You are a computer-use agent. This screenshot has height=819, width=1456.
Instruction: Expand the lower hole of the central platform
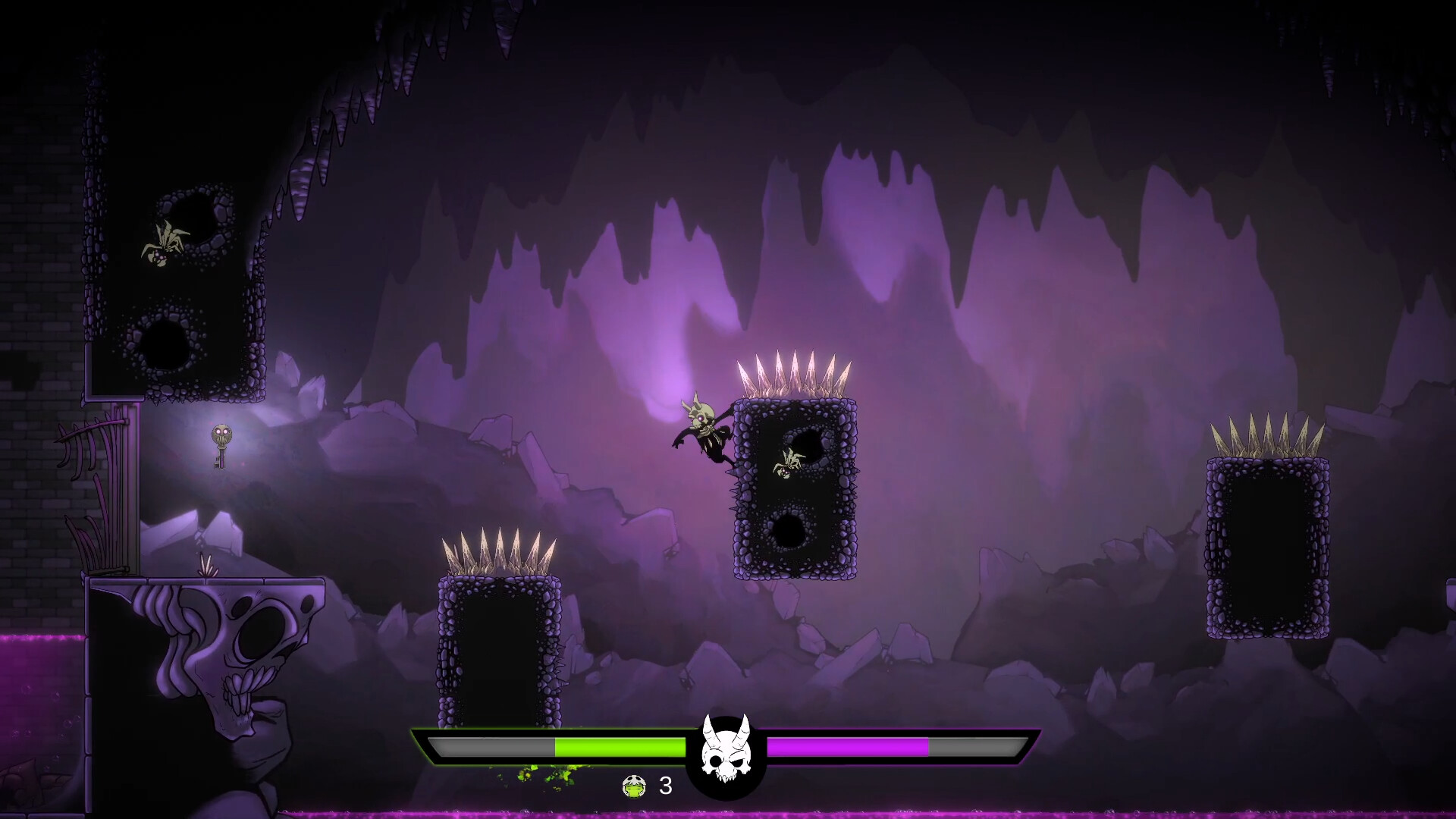click(789, 531)
